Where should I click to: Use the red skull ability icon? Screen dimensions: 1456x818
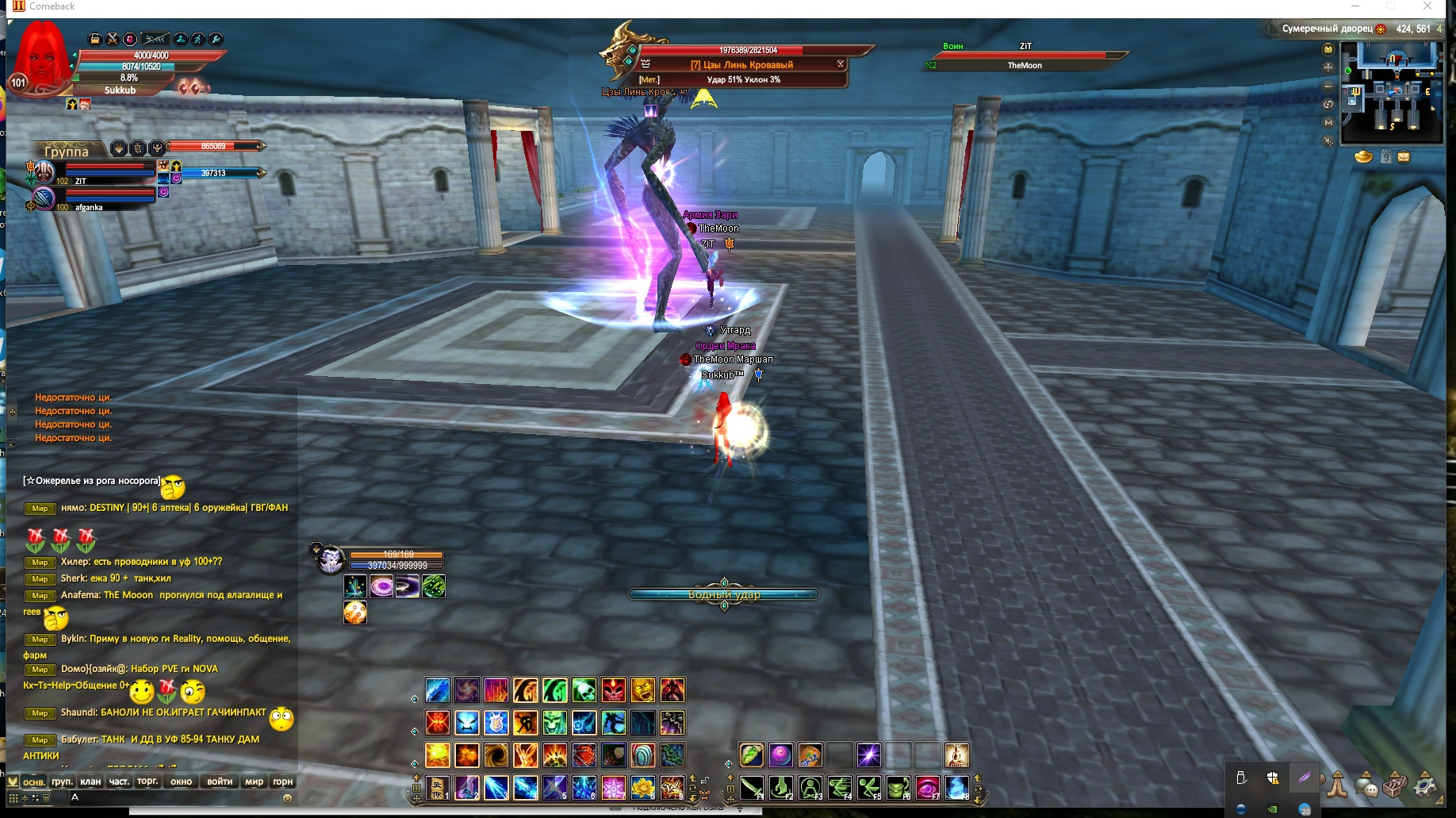613,690
